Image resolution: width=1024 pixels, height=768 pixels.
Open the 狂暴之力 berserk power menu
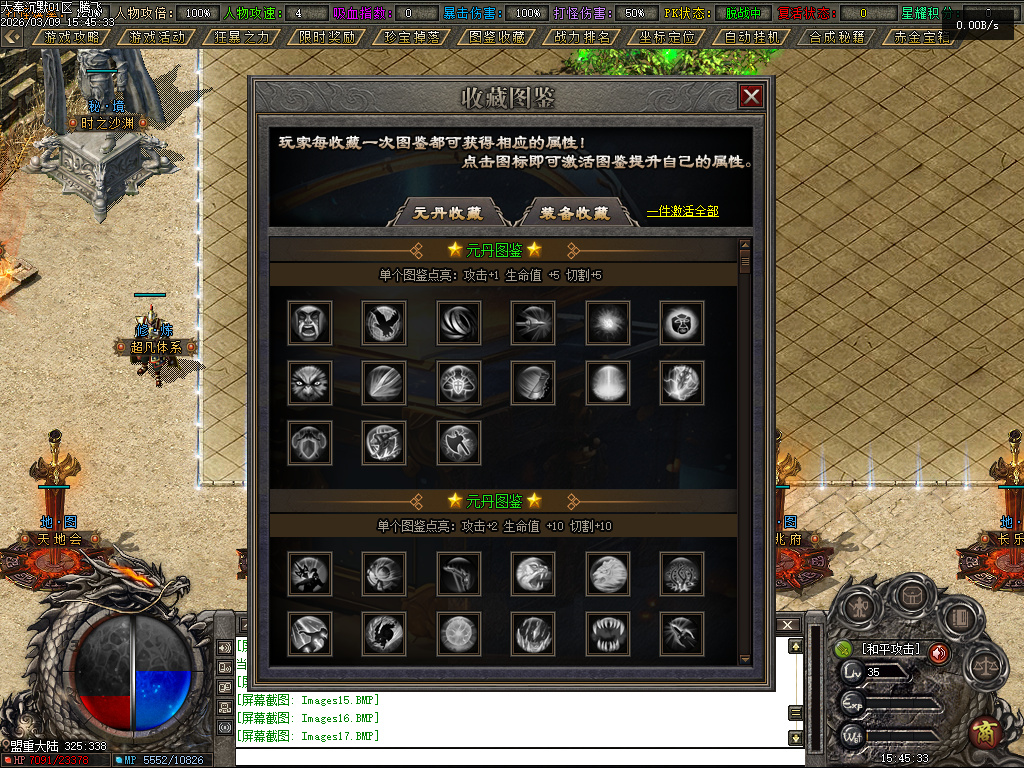pyautogui.click(x=242, y=37)
